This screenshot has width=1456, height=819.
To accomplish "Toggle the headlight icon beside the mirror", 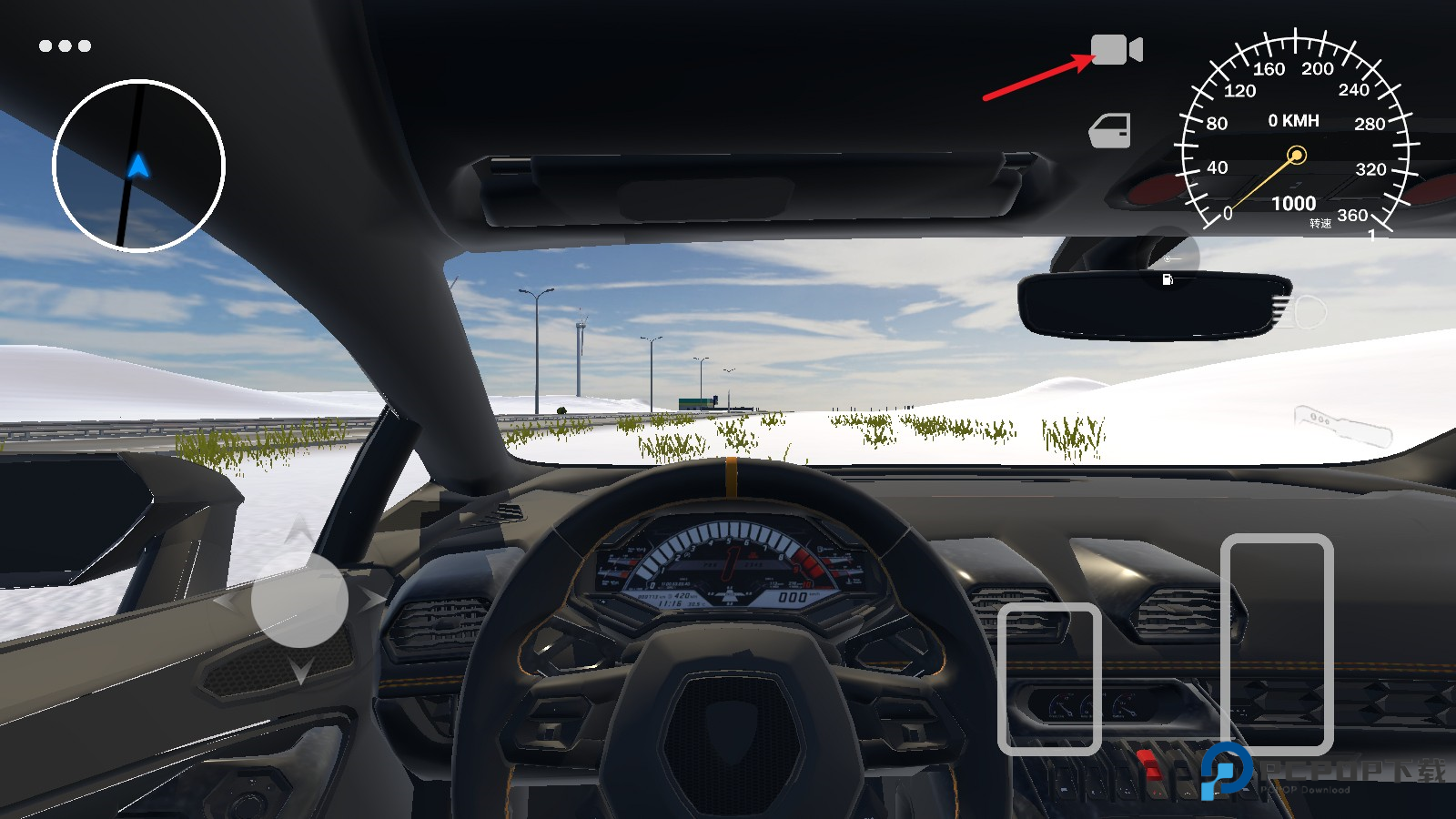I will [1298, 312].
